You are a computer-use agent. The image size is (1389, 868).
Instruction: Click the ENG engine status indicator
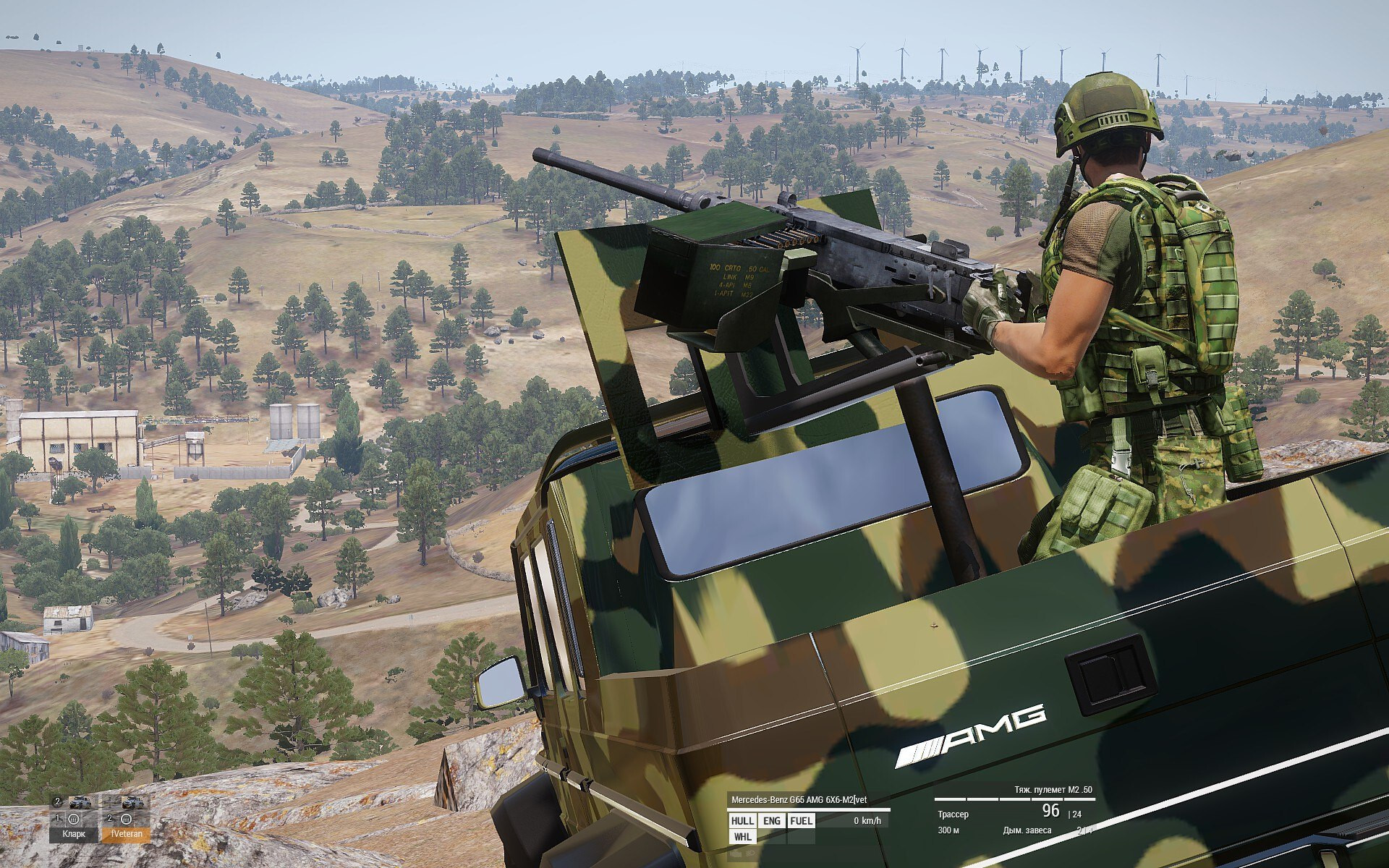click(772, 820)
